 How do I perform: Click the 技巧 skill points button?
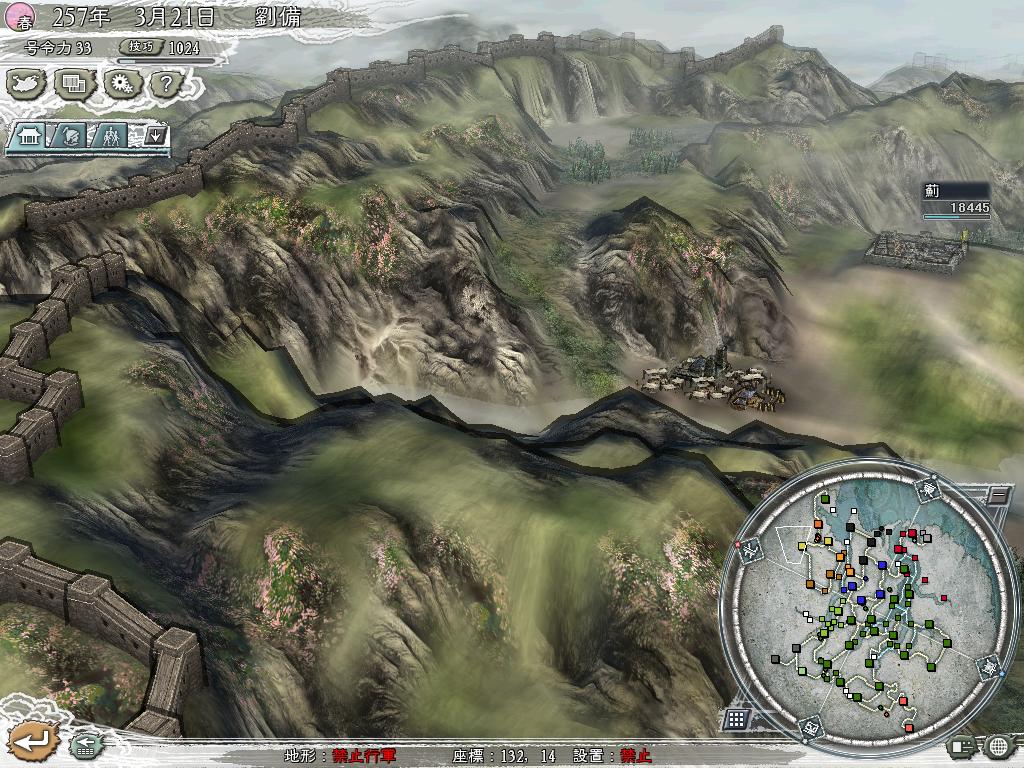[140, 47]
